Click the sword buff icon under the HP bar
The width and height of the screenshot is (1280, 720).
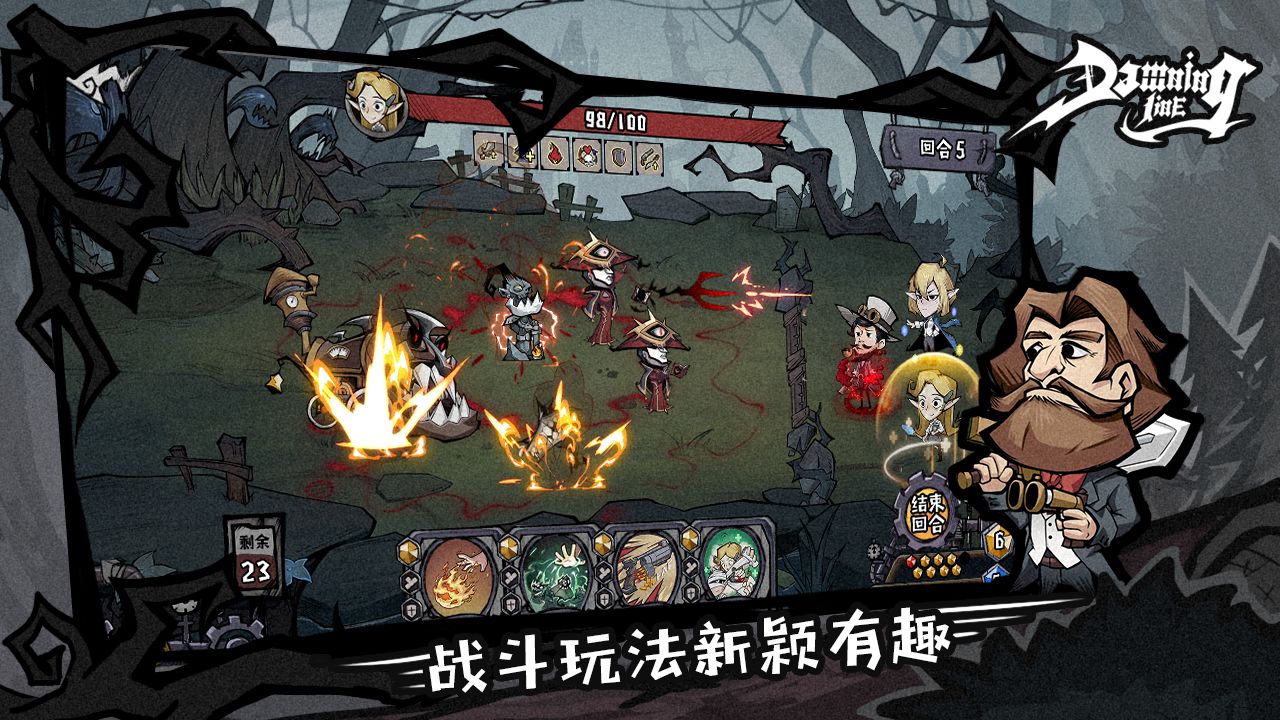pyautogui.click(x=486, y=152)
